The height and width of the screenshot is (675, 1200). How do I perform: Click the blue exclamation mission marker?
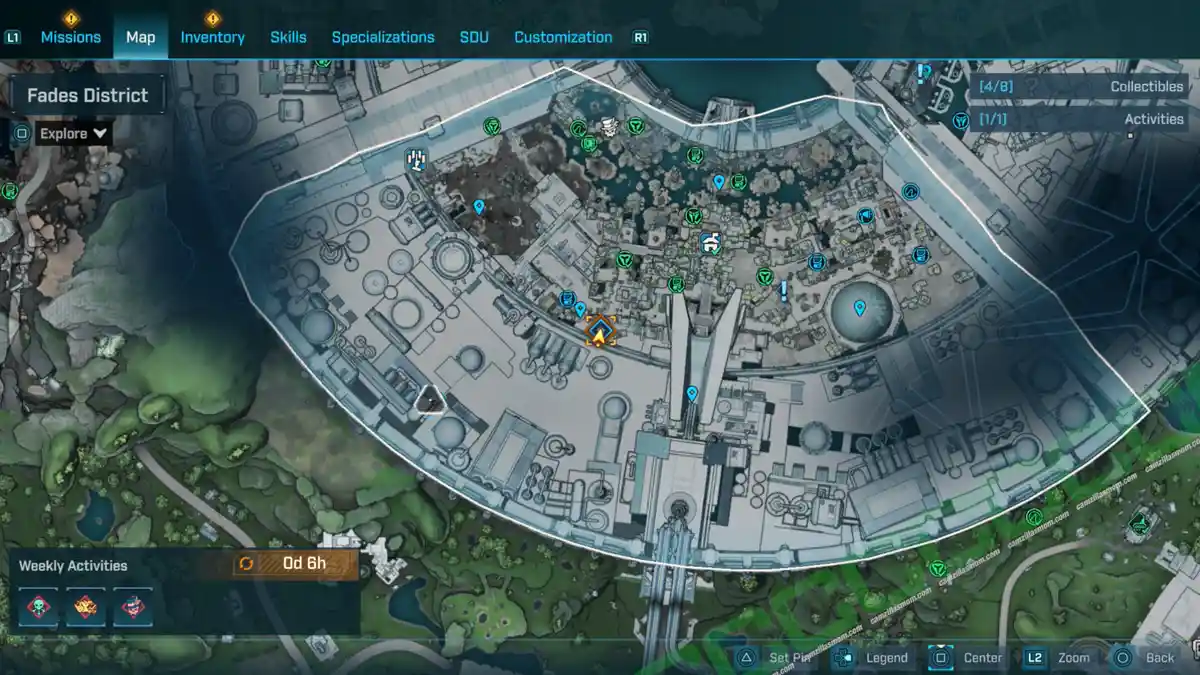784,290
